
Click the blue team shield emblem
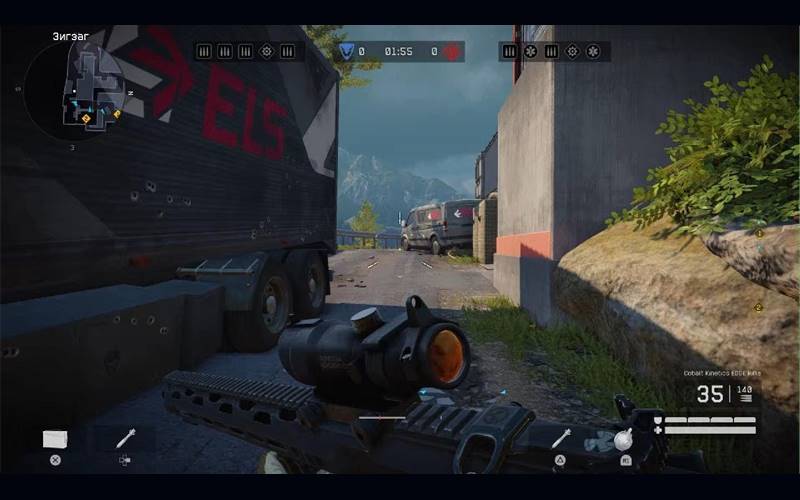coord(345,51)
